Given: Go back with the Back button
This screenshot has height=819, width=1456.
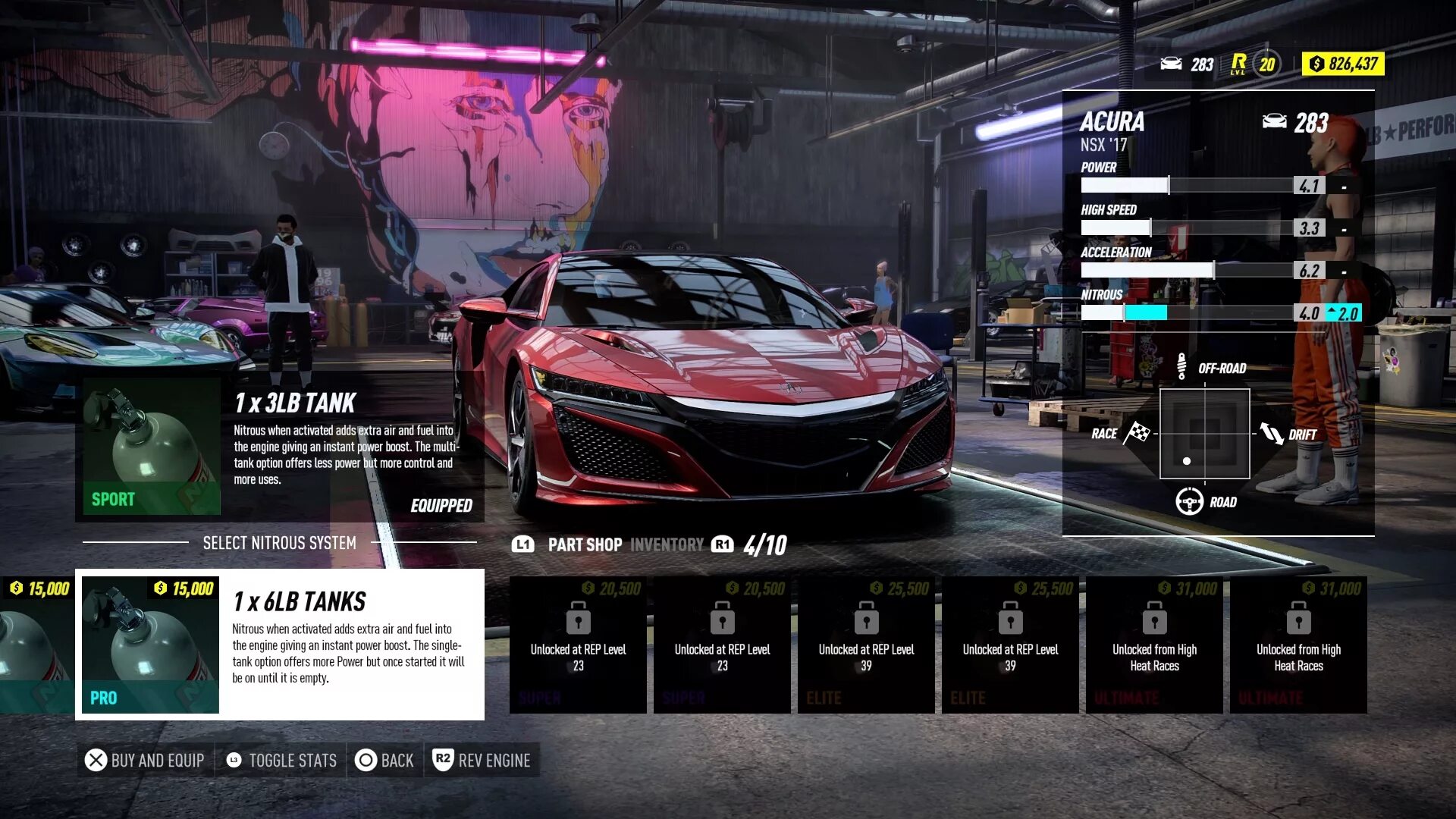Looking at the screenshot, I should point(385,760).
